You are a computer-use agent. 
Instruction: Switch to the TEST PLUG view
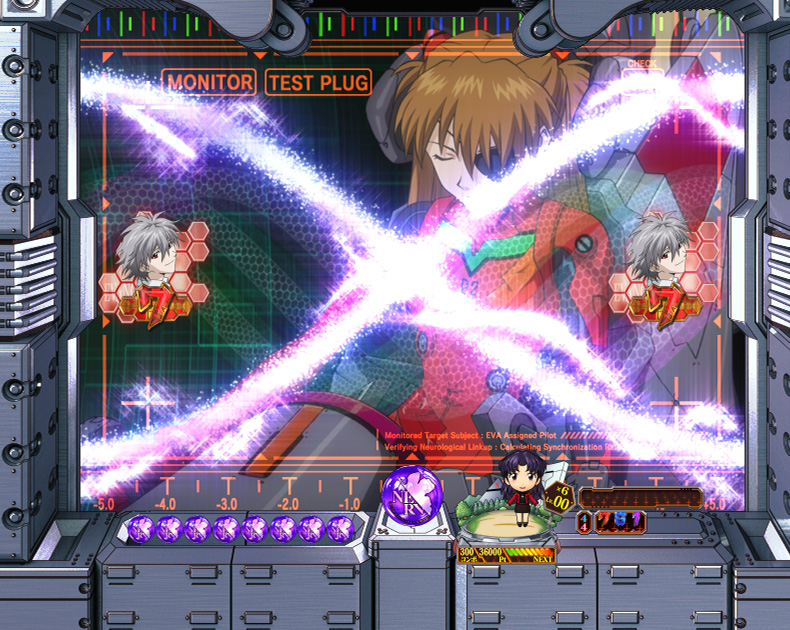pos(318,82)
